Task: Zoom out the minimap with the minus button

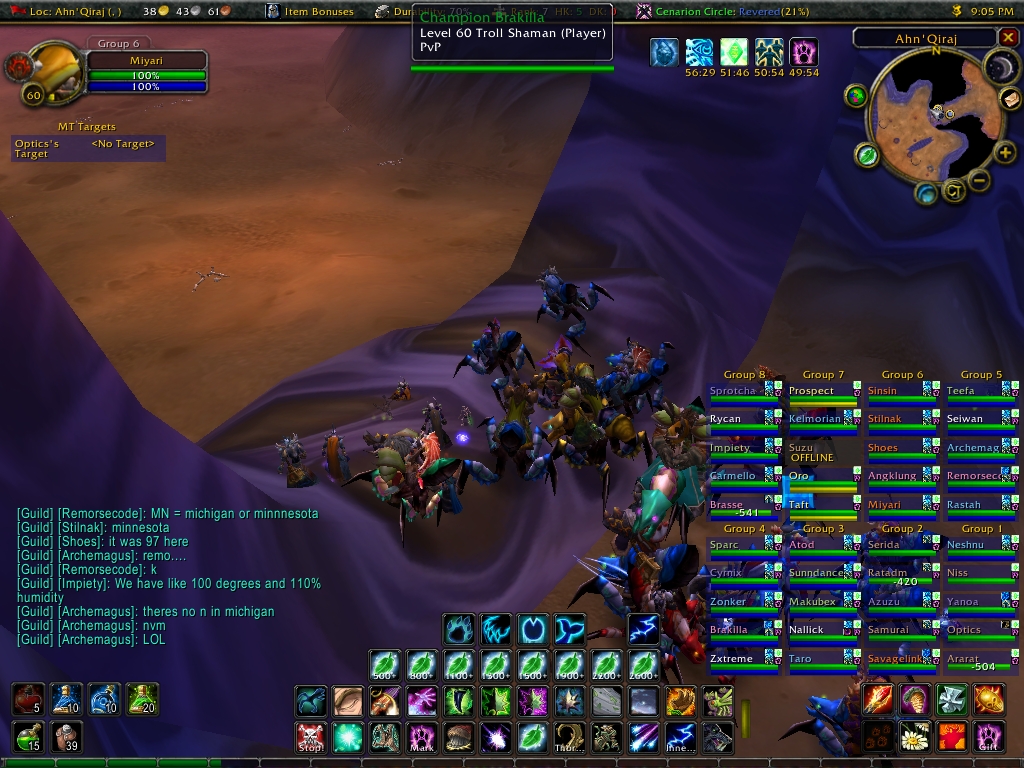Action: [x=979, y=180]
